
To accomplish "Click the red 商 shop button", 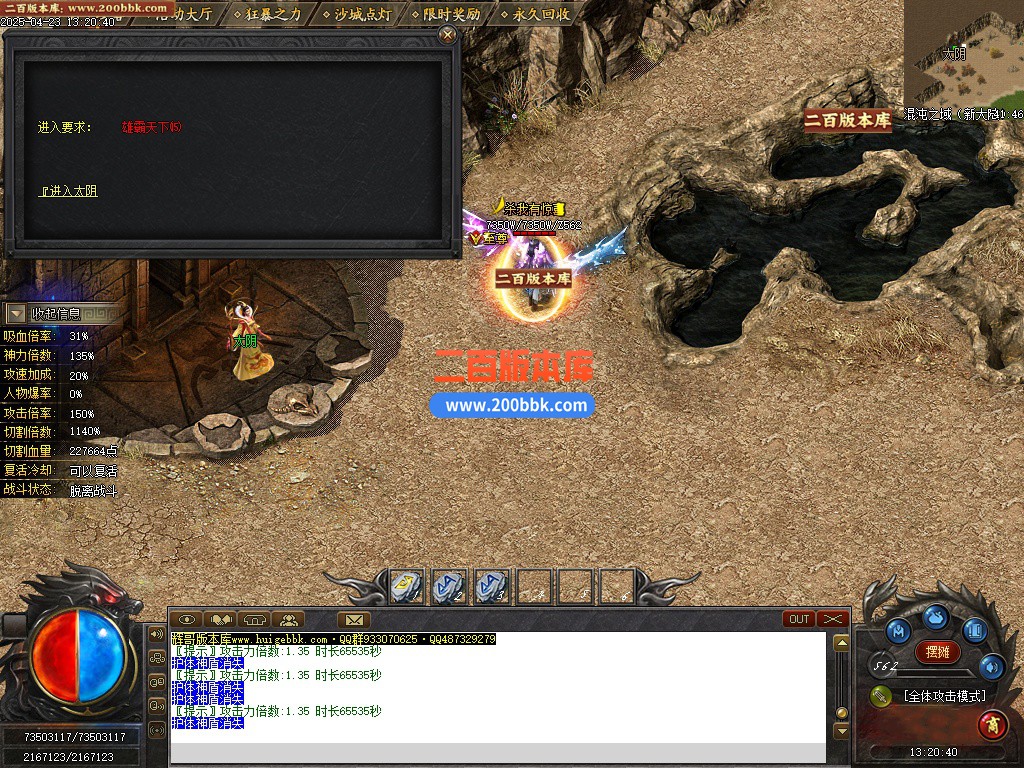I will [x=992, y=722].
